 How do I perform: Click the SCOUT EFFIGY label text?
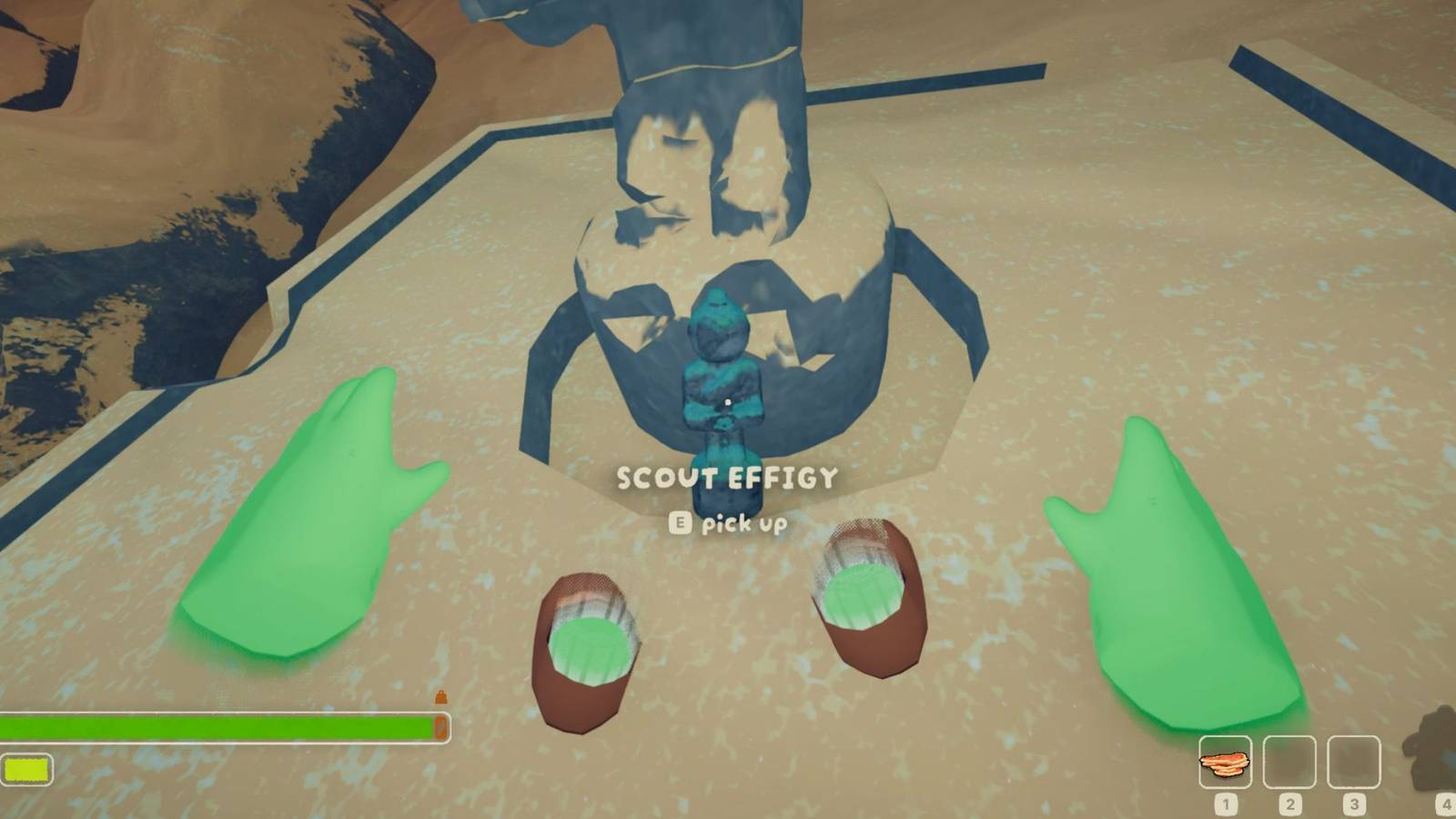[x=728, y=477]
